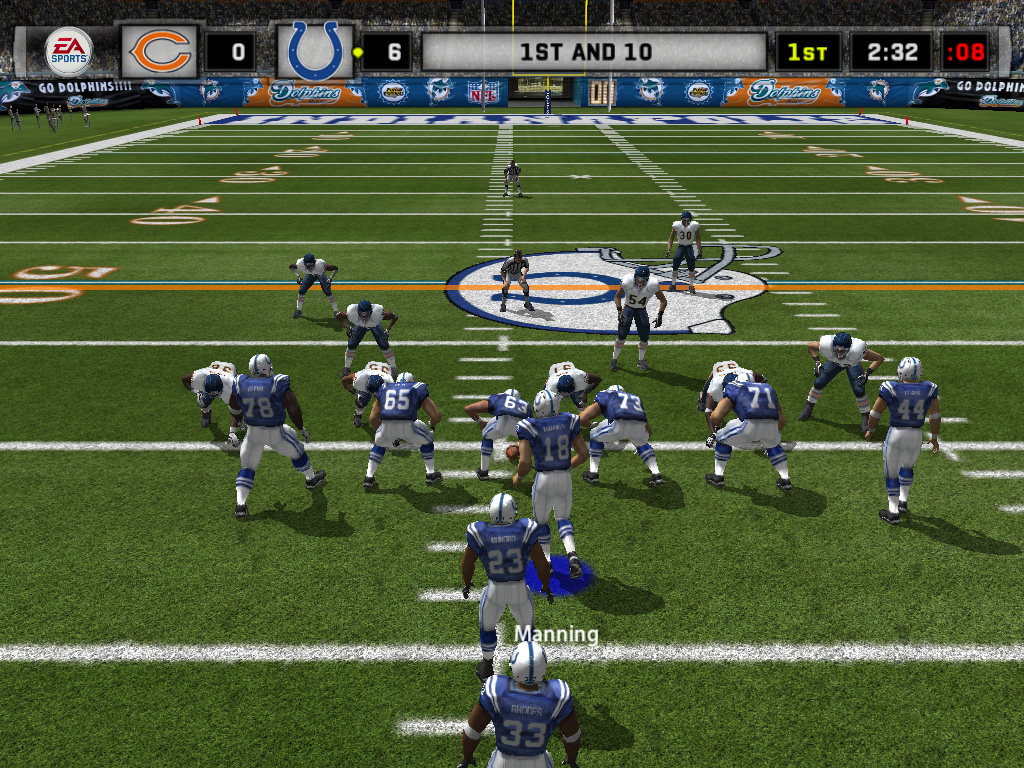
Task: Select the Chicago Bears team logo
Action: coord(160,51)
